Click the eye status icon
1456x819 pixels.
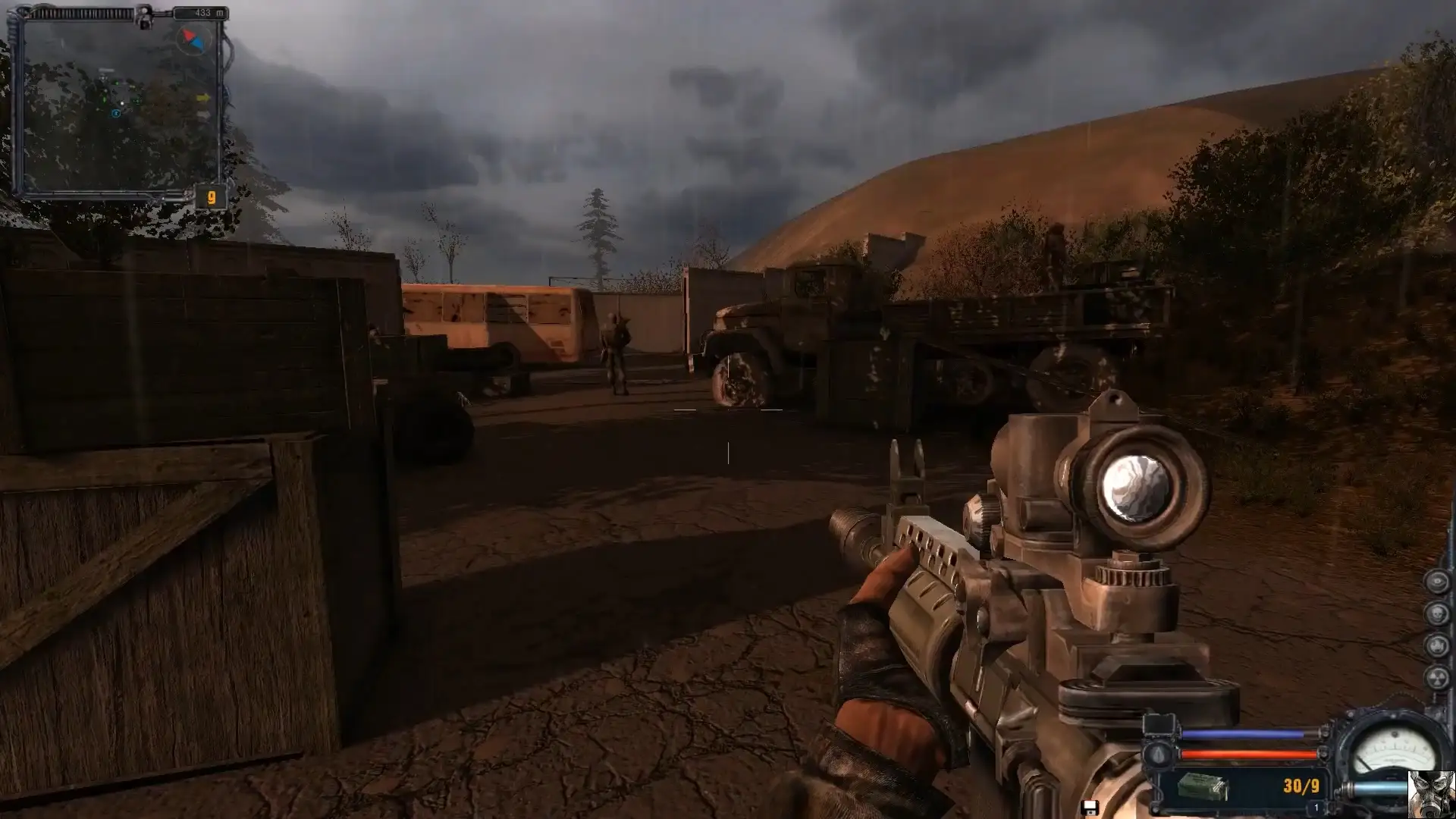(1437, 582)
